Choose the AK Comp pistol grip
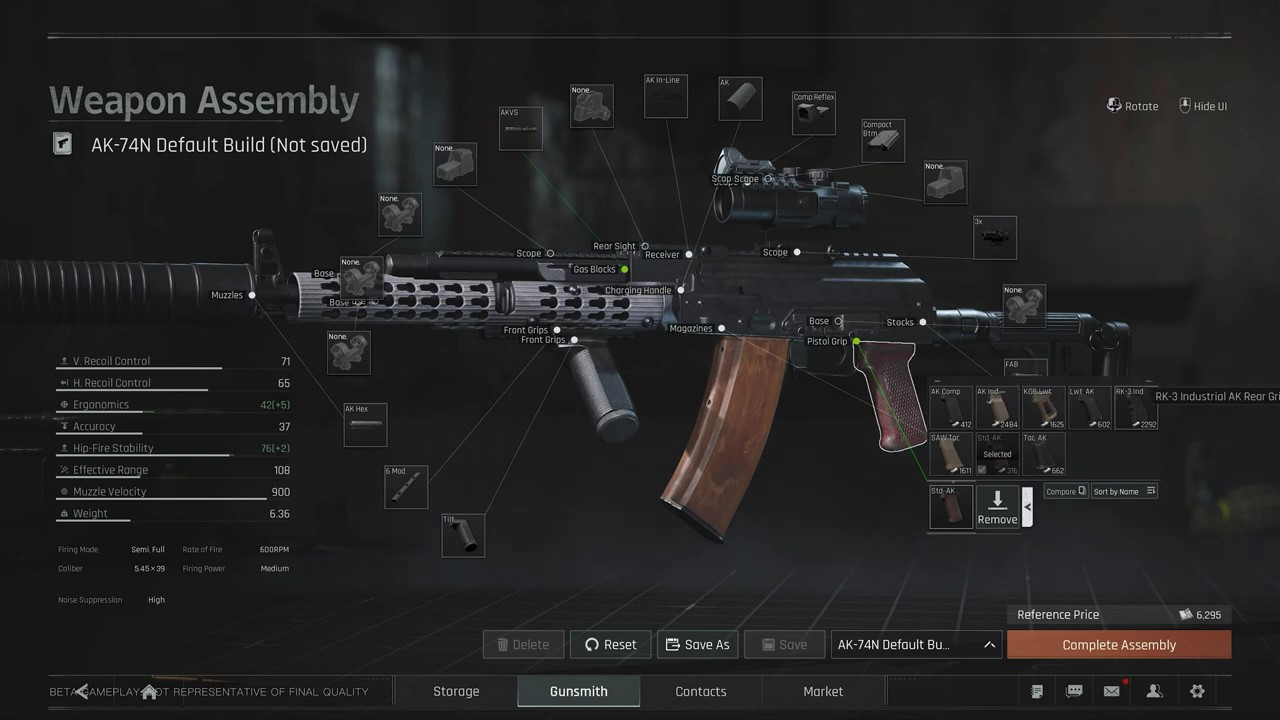This screenshot has height=720, width=1280. click(x=951, y=408)
